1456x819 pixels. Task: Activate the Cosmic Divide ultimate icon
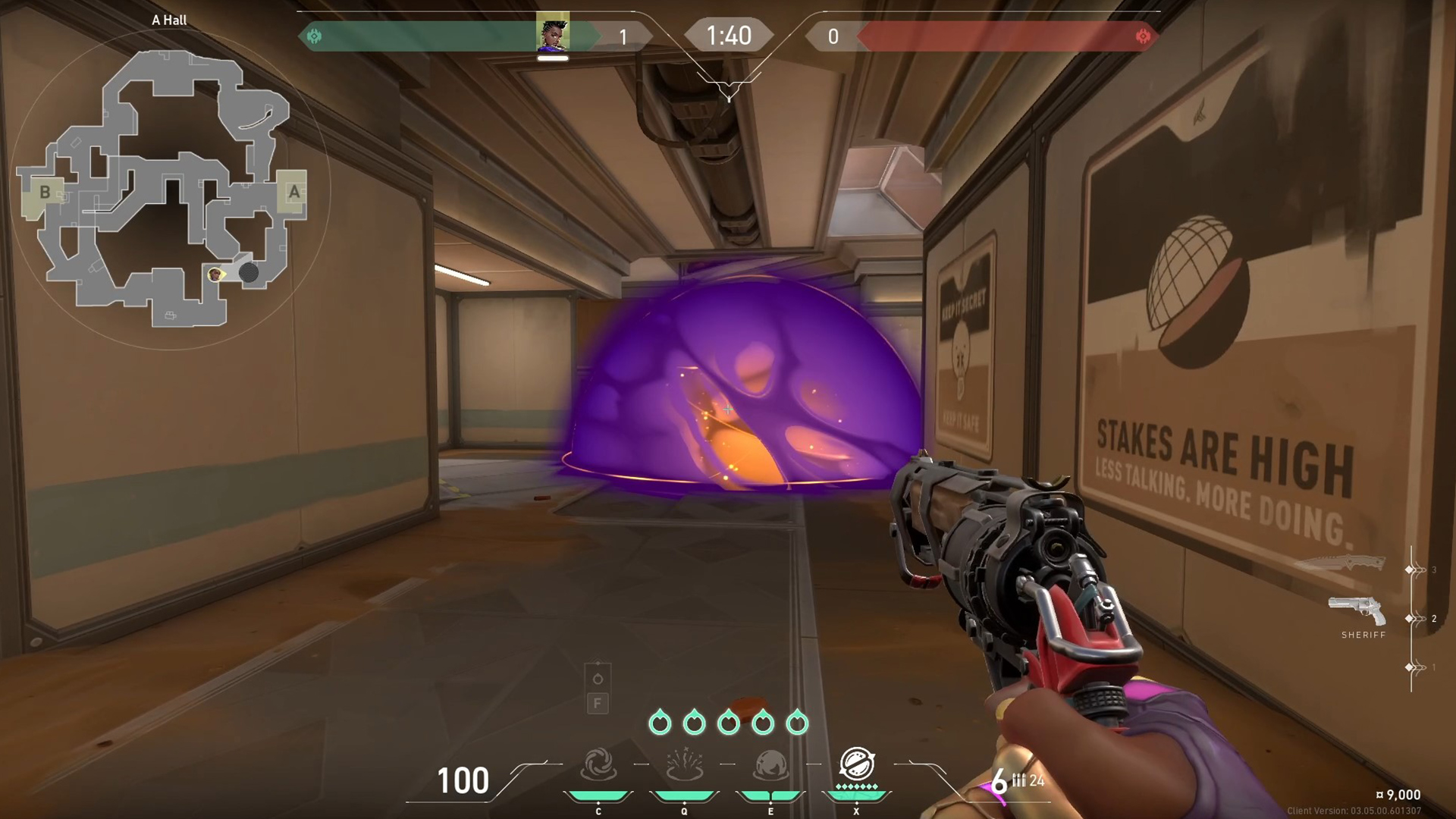click(x=856, y=764)
